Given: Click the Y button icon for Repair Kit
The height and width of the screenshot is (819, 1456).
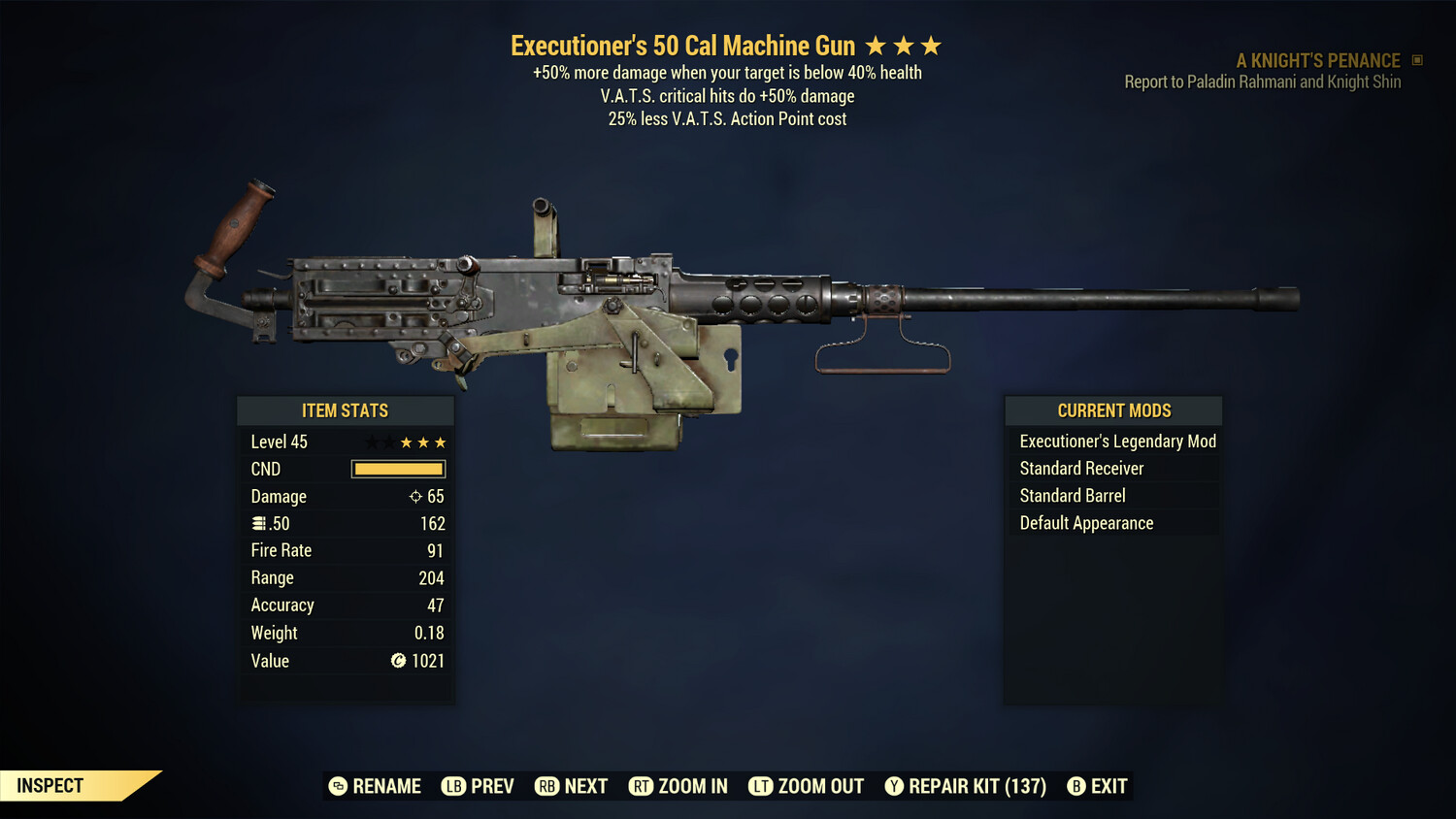Looking at the screenshot, I should (894, 786).
